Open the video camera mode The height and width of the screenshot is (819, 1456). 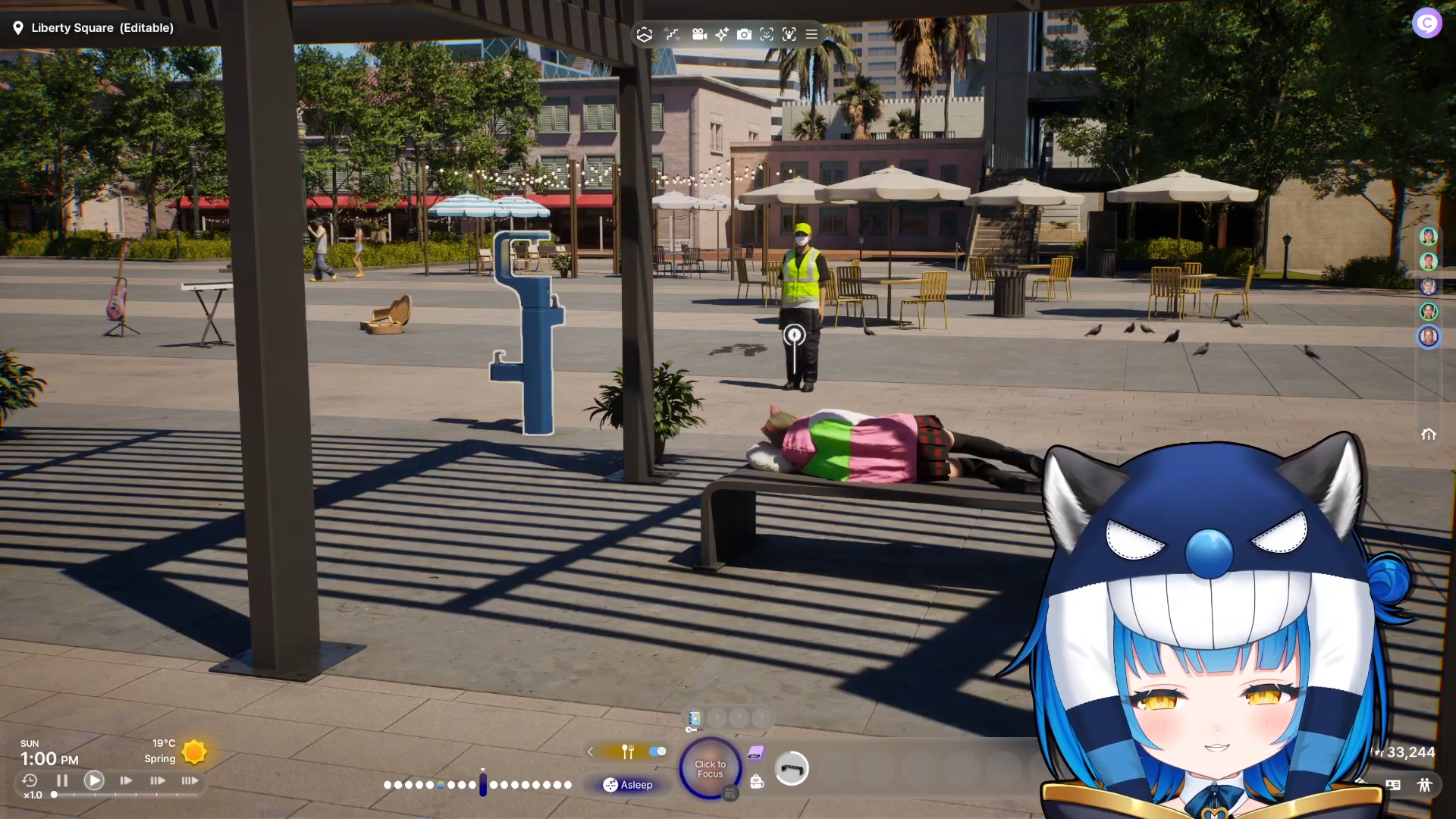pos(699,34)
